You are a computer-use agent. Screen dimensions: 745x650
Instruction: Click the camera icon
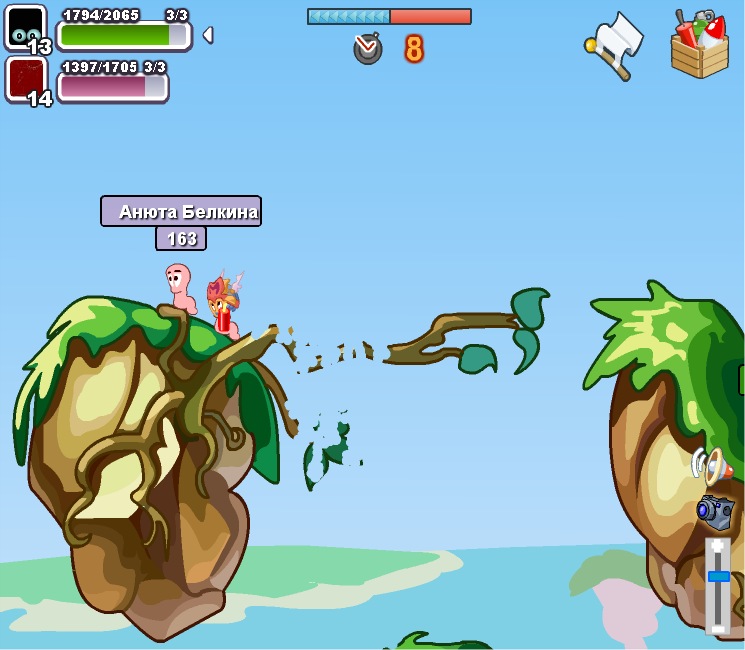coord(715,510)
